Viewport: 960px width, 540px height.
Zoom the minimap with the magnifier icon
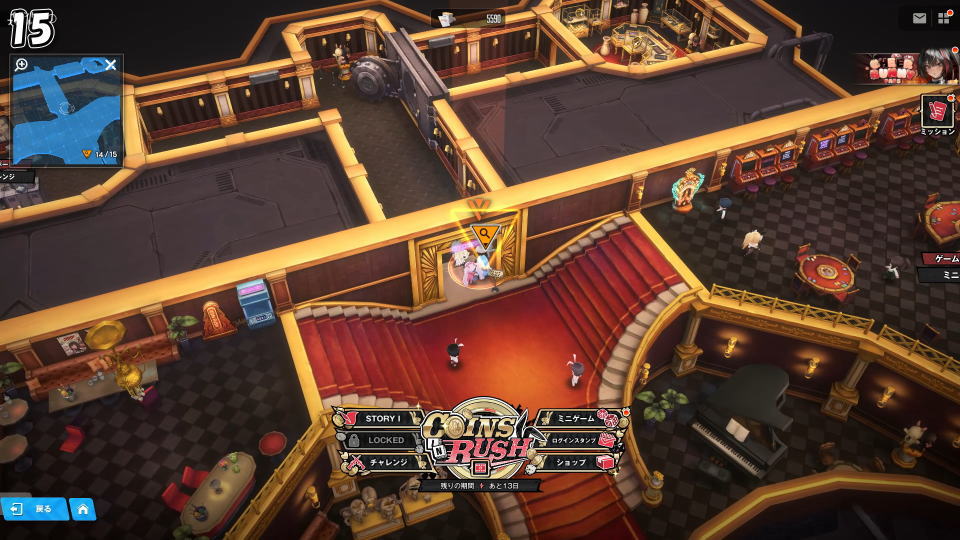click(x=22, y=65)
